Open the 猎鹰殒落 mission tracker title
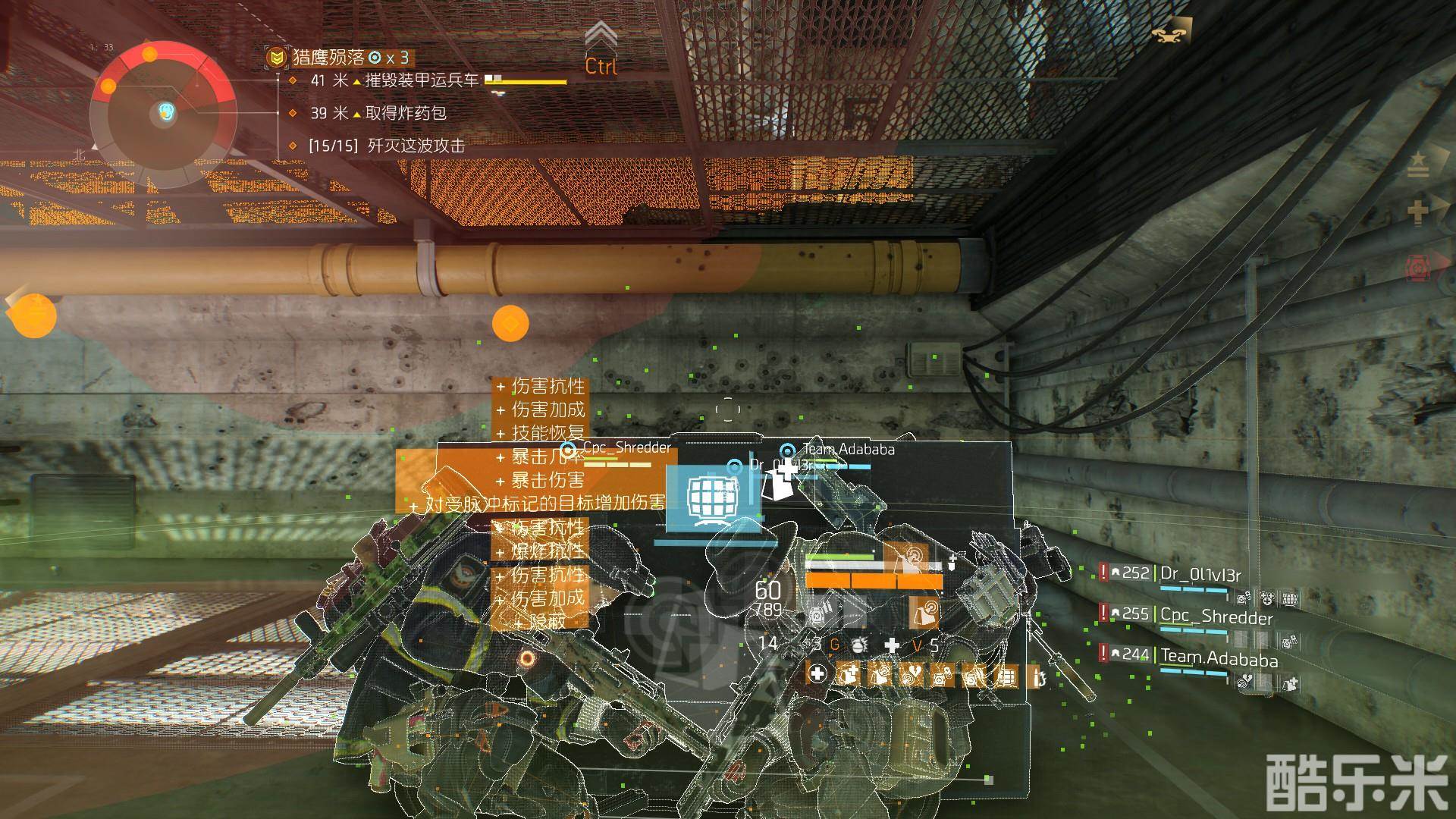This screenshot has height=819, width=1456. point(328,57)
